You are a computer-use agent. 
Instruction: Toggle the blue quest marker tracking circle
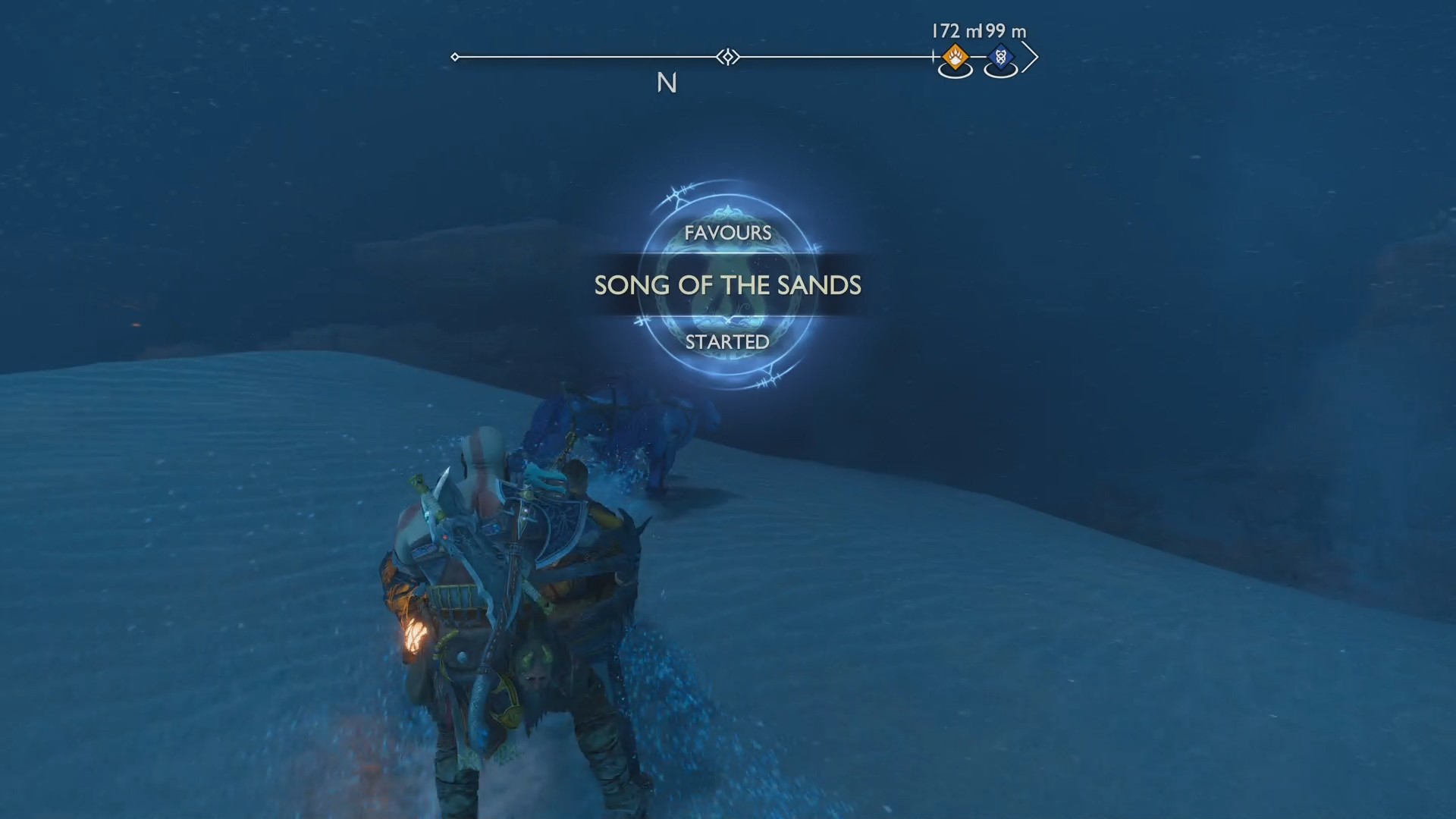pyautogui.click(x=1001, y=71)
